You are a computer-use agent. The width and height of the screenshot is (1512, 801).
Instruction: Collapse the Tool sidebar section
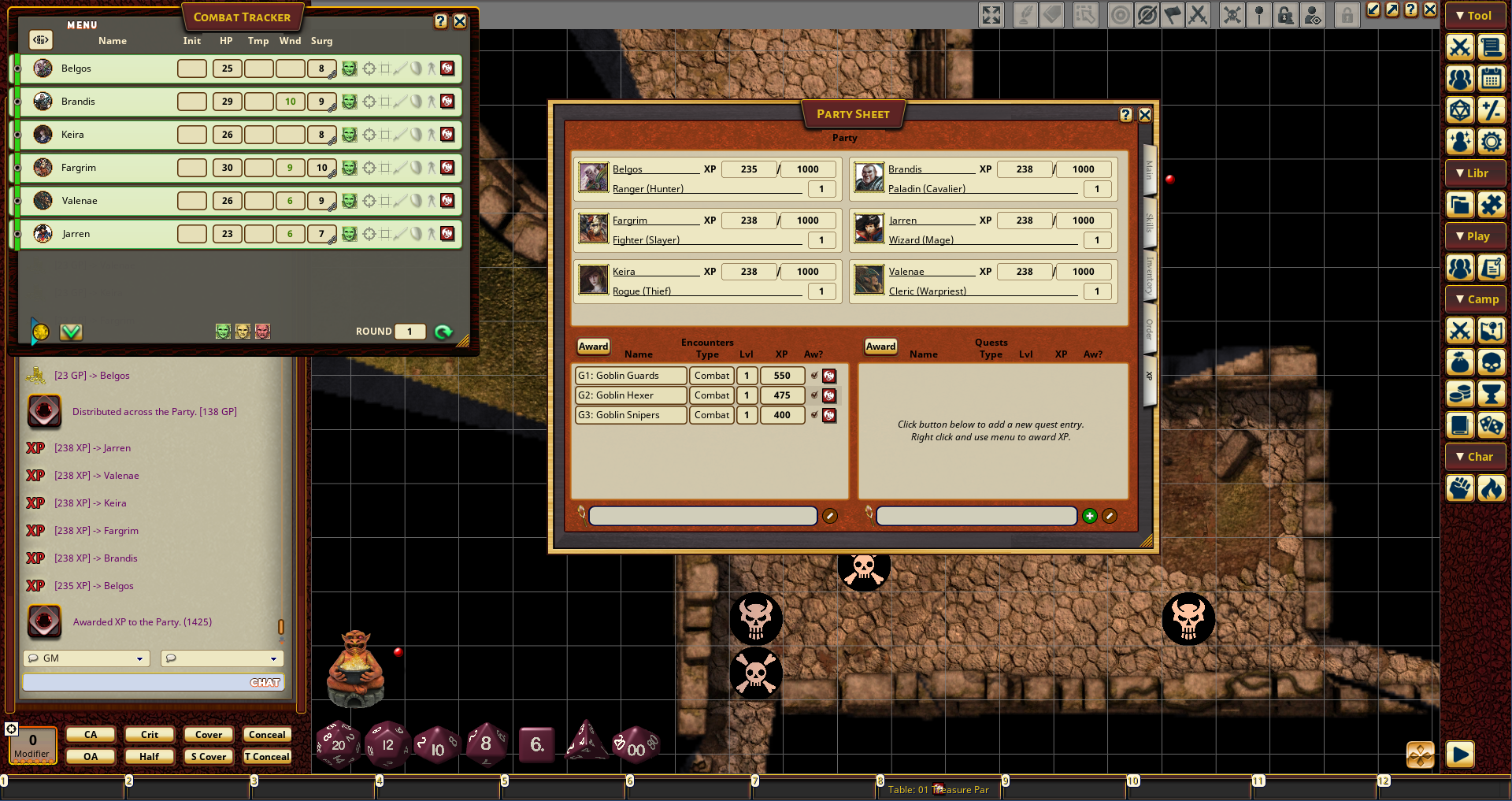[x=1474, y=16]
